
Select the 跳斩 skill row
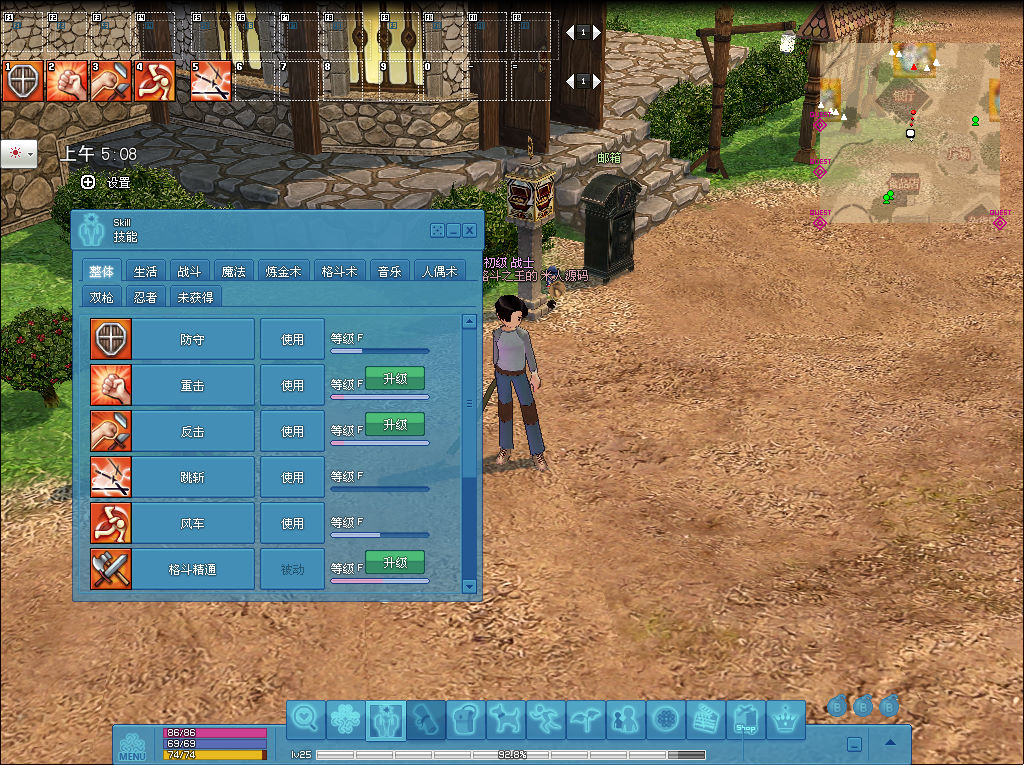coord(192,477)
